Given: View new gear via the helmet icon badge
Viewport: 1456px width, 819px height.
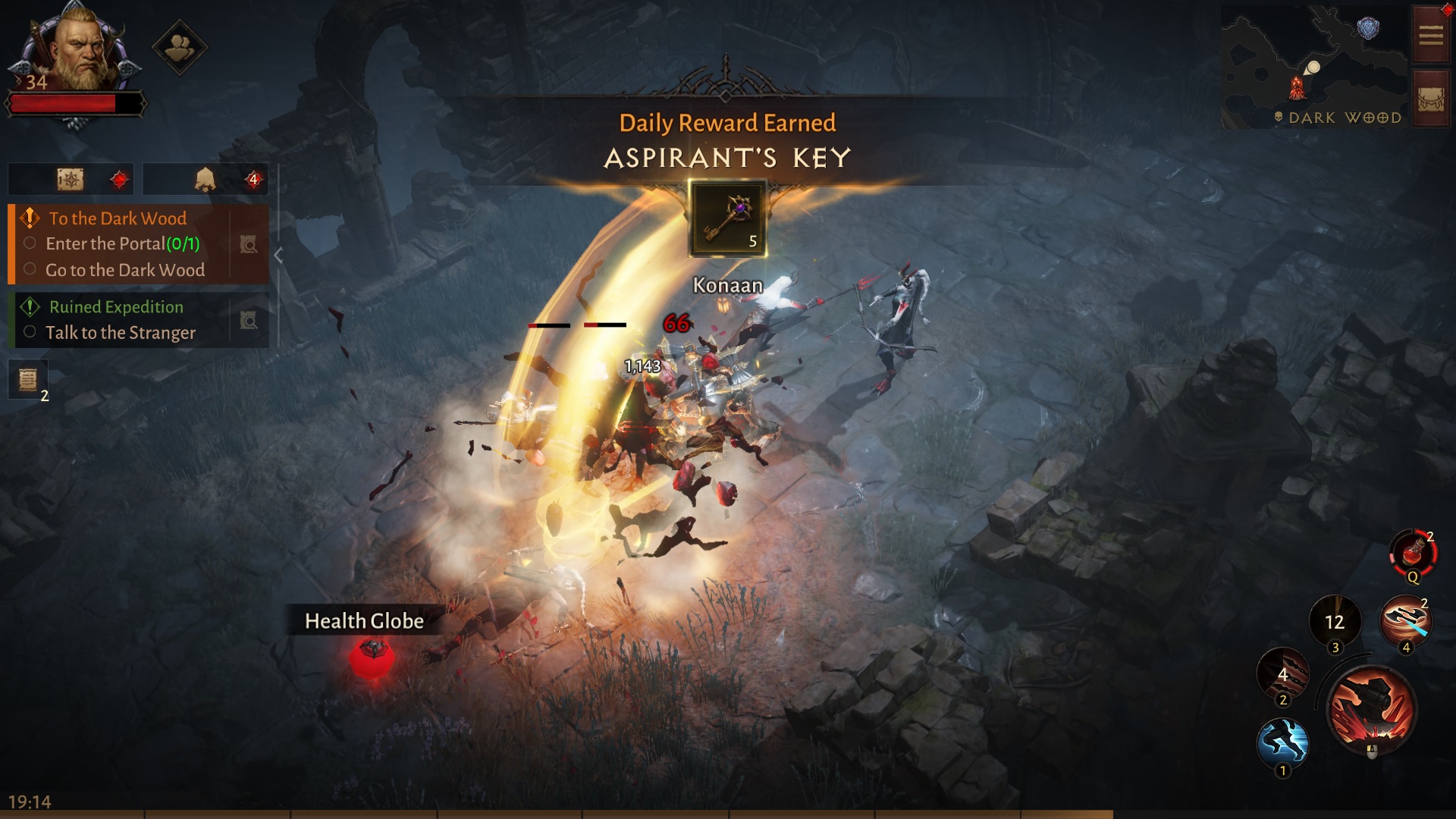Looking at the screenshot, I should click(206, 179).
